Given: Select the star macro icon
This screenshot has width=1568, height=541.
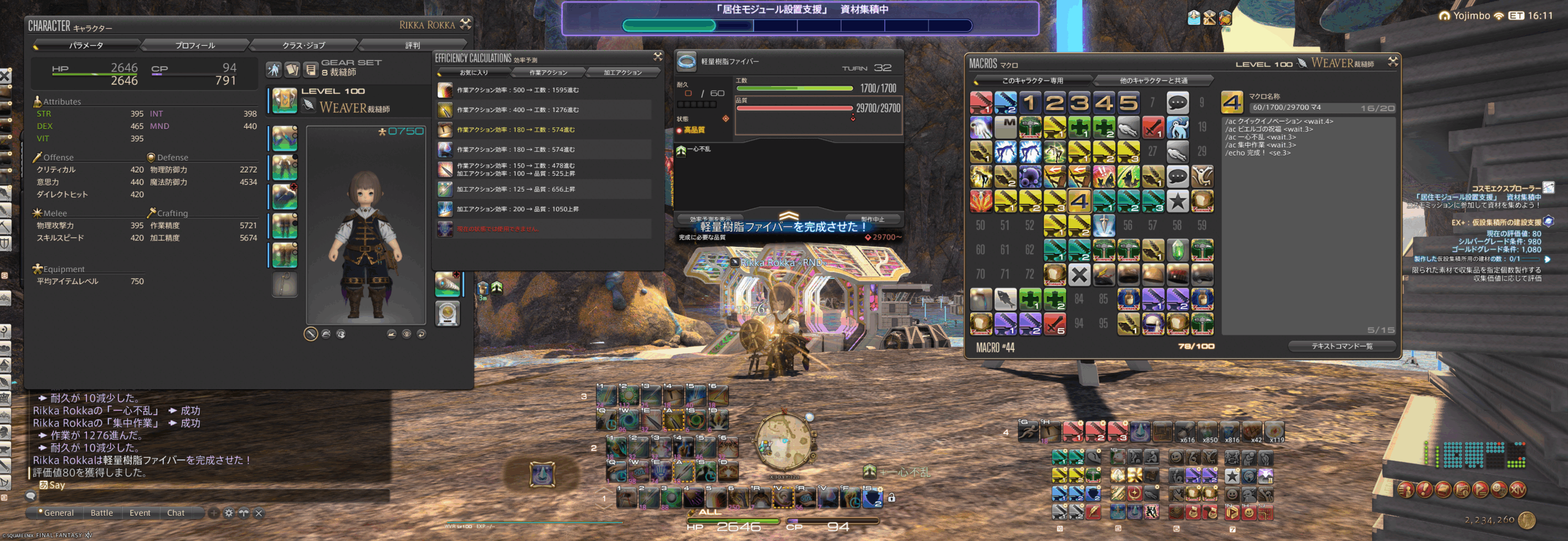Looking at the screenshot, I should pos(1177,201).
